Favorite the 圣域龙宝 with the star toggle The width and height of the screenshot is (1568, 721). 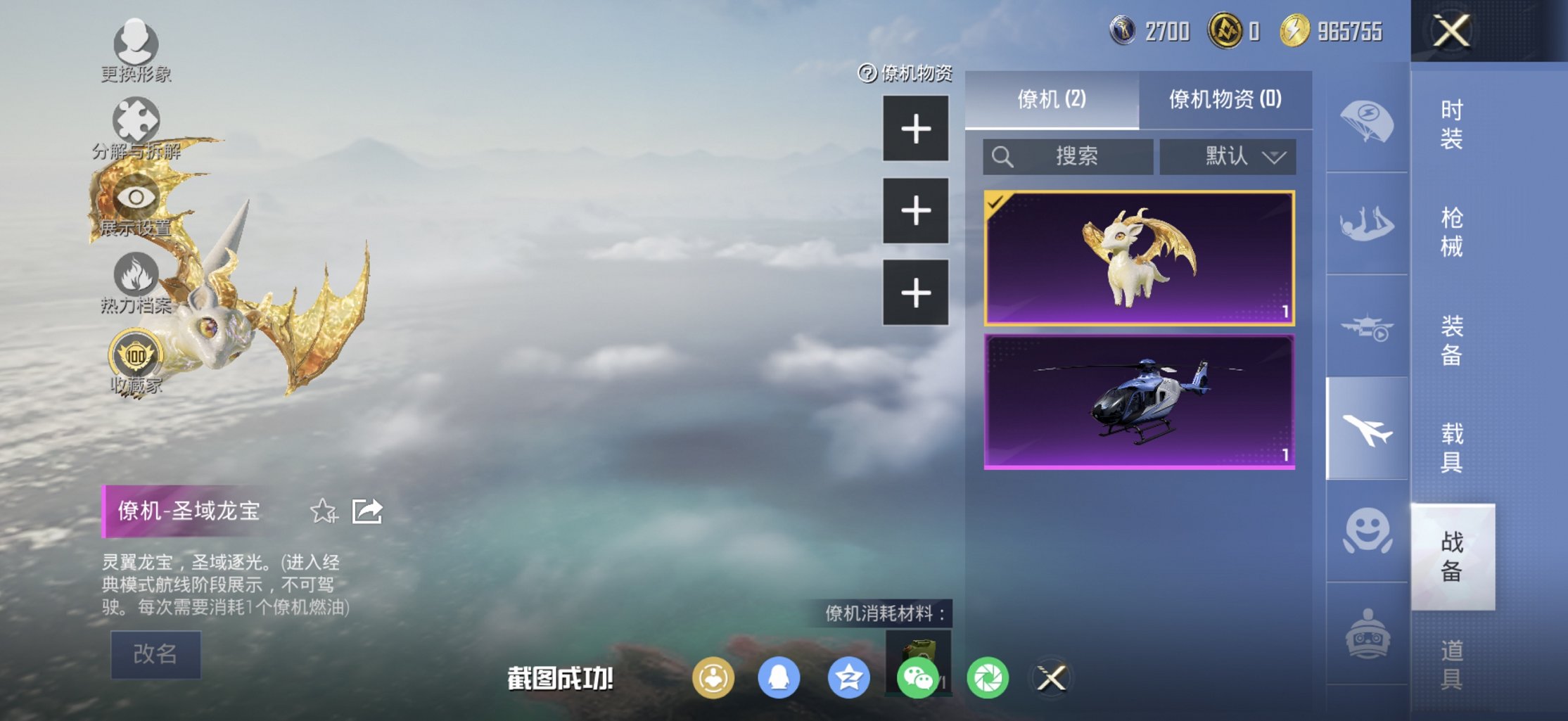point(324,512)
